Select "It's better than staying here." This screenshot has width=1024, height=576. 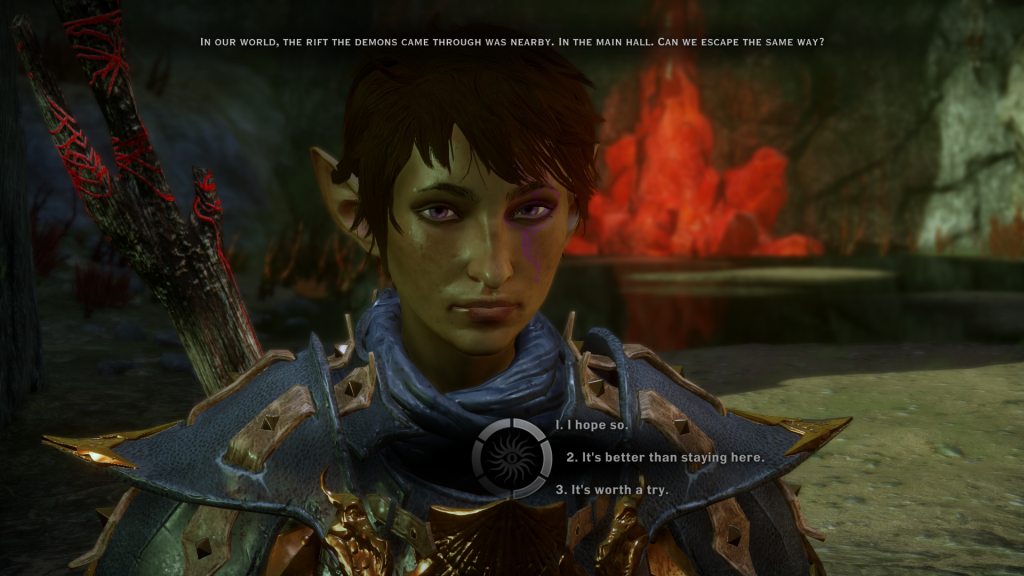coord(665,457)
